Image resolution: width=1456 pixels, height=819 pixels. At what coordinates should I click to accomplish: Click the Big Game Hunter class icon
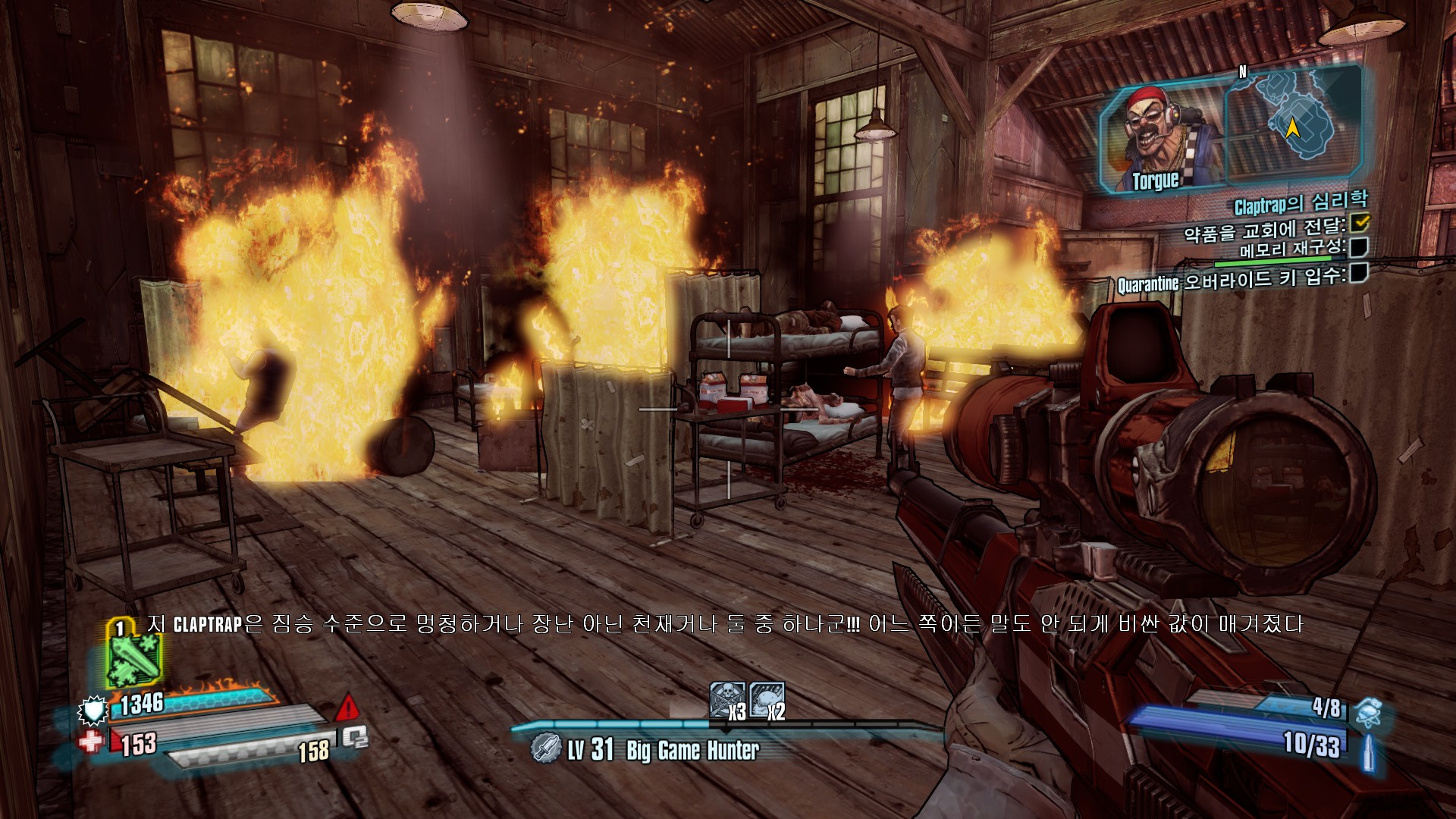(x=545, y=748)
